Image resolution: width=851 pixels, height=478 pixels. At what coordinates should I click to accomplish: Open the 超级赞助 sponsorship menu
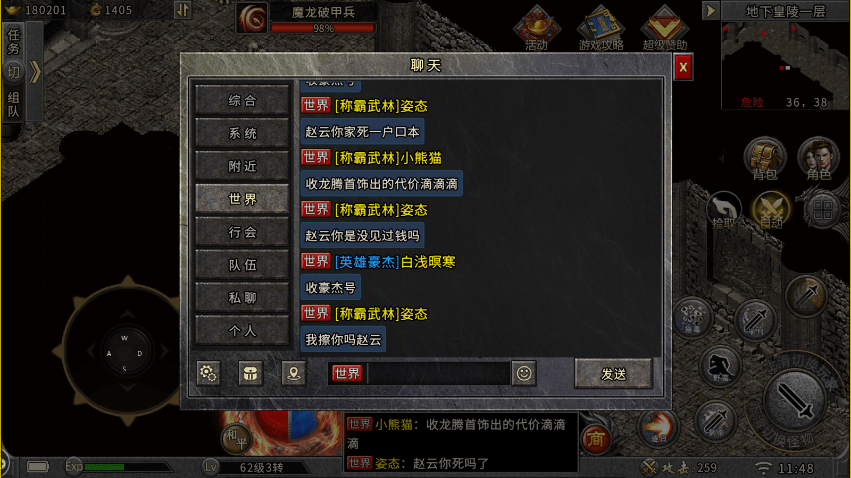pos(664,26)
